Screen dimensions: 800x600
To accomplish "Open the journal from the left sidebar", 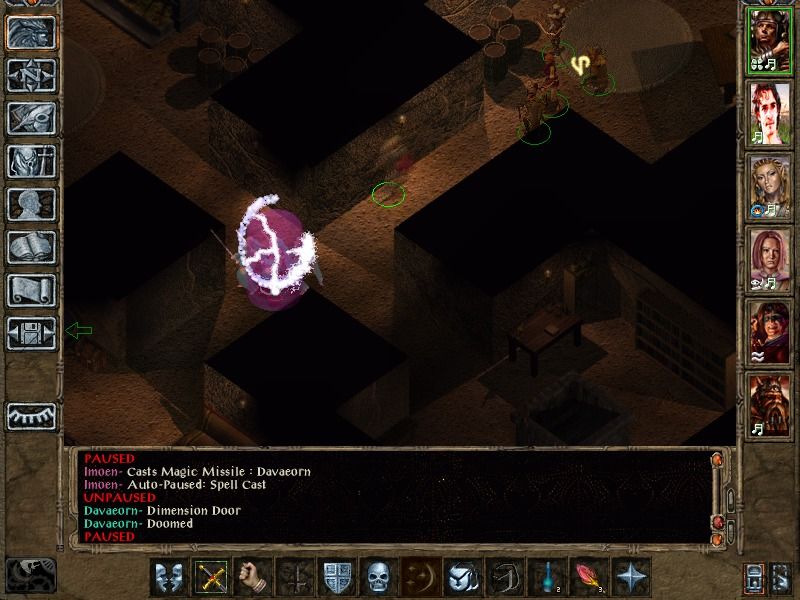I will pos(31,118).
